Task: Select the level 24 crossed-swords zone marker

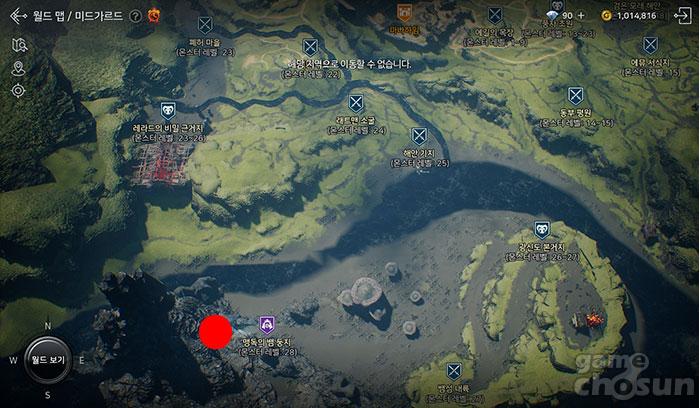Action: [x=356, y=103]
